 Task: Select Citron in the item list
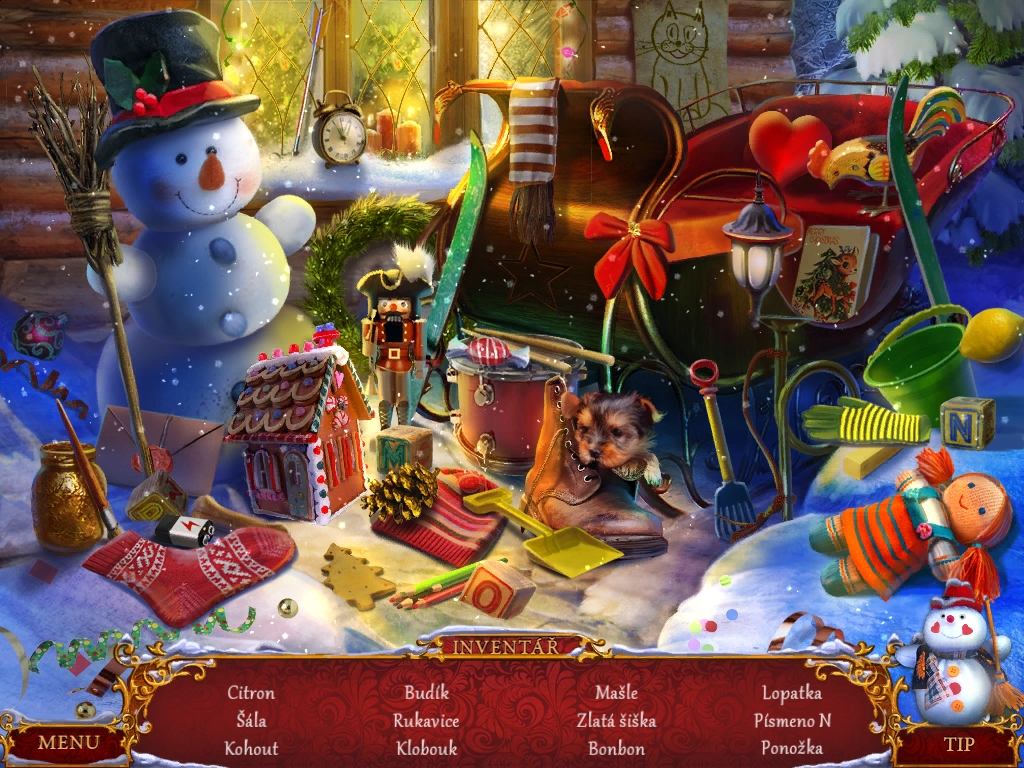coord(251,692)
